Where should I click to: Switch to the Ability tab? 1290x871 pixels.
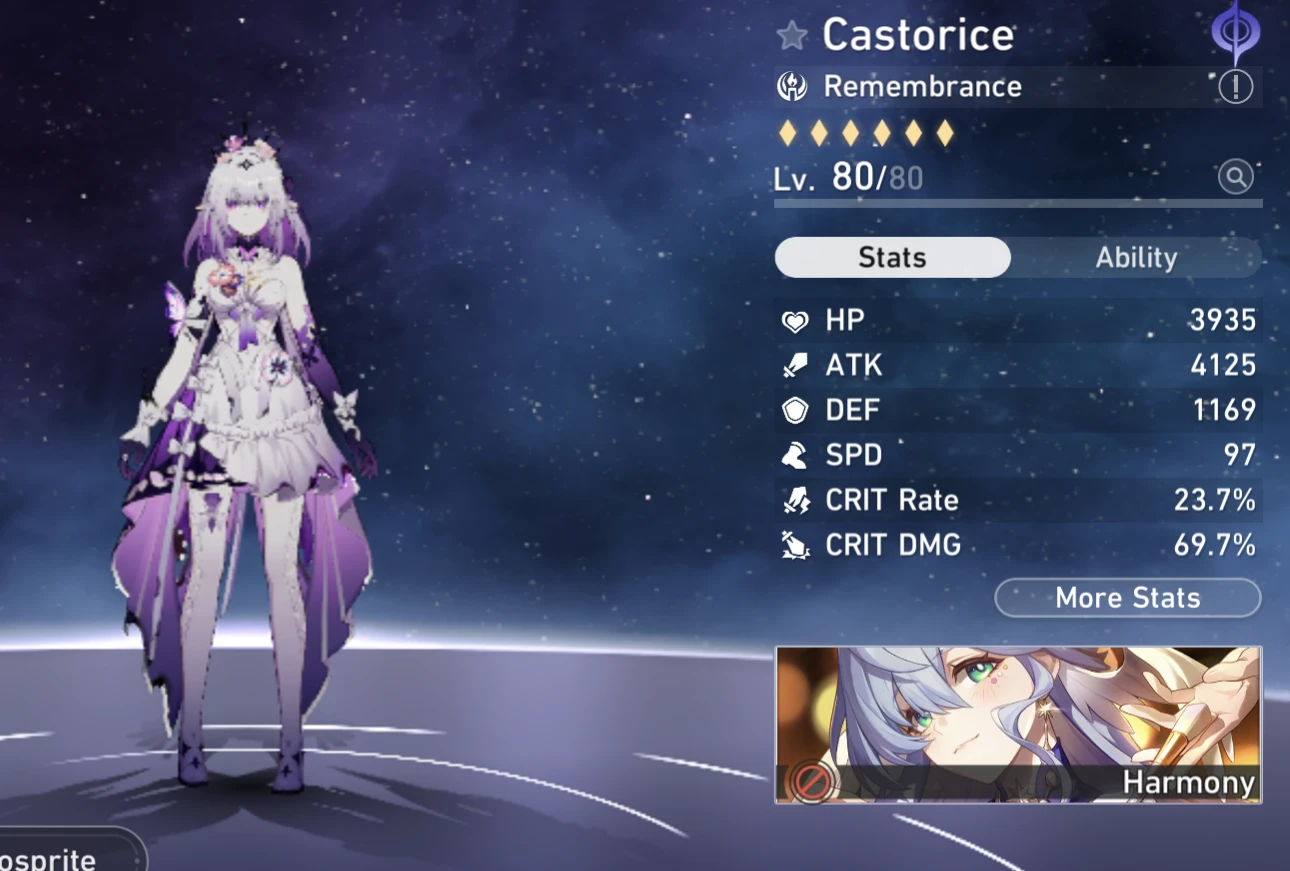pos(1138,257)
